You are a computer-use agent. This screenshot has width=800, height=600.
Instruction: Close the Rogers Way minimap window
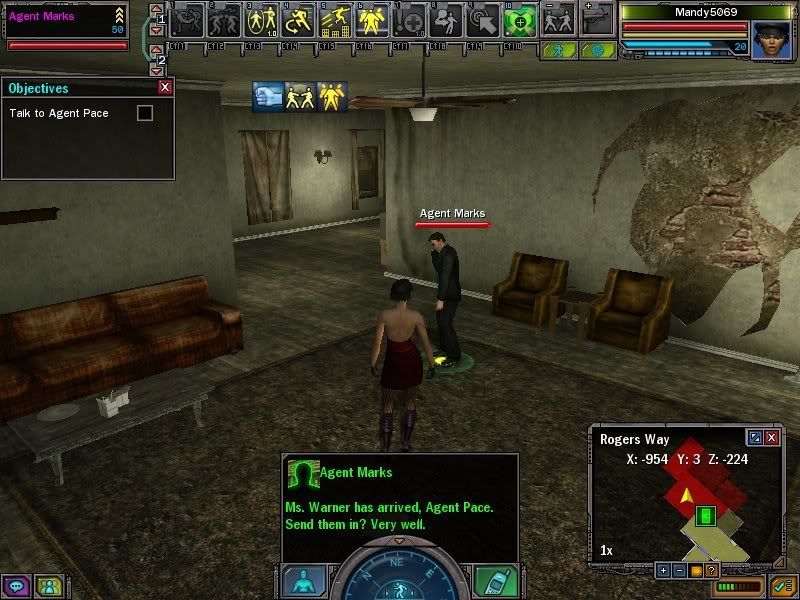point(772,438)
